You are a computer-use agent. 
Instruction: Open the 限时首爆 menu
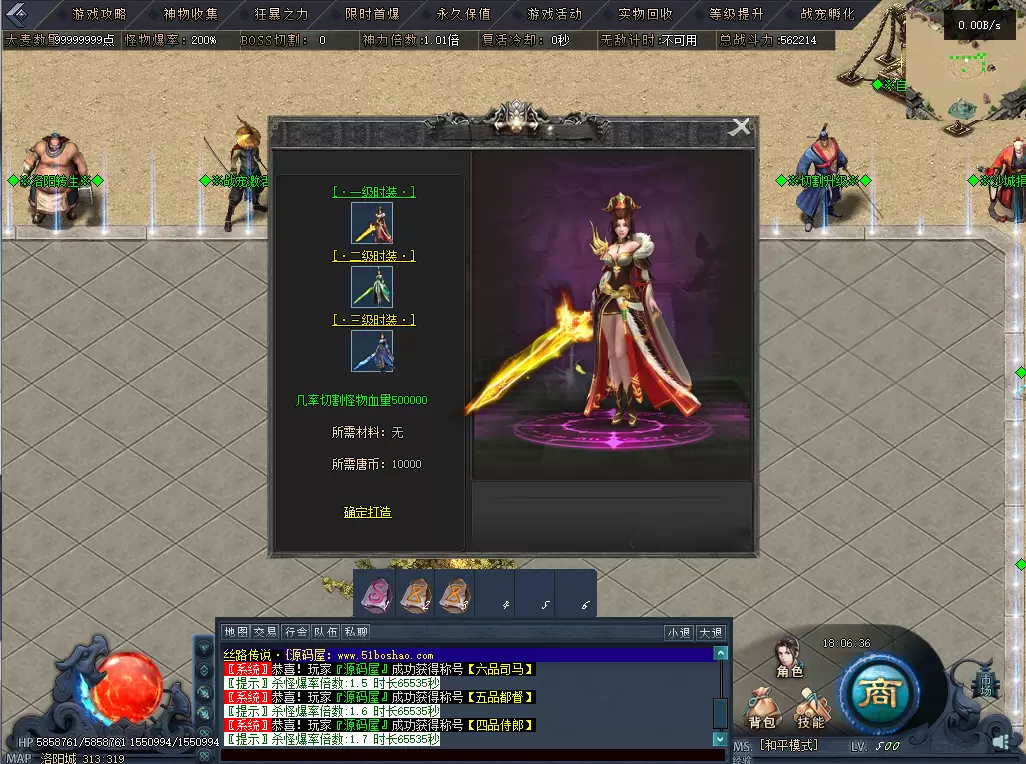(372, 14)
